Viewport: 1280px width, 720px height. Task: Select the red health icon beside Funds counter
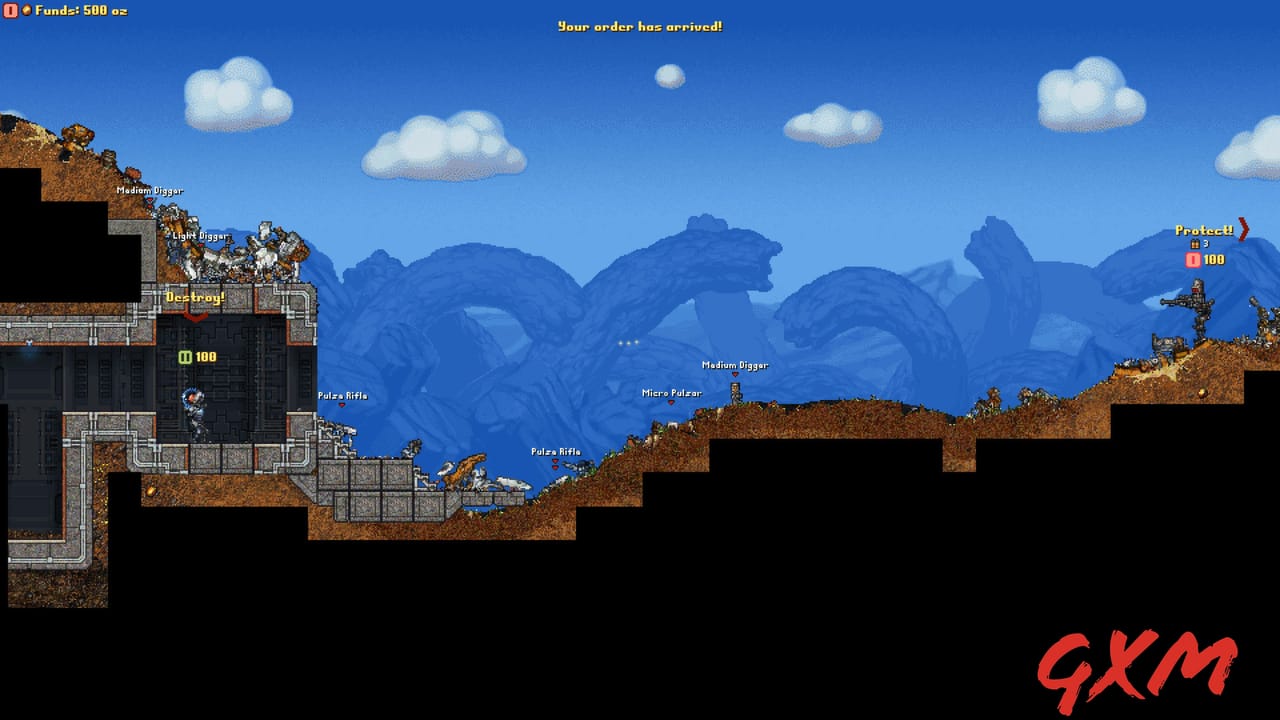point(9,12)
